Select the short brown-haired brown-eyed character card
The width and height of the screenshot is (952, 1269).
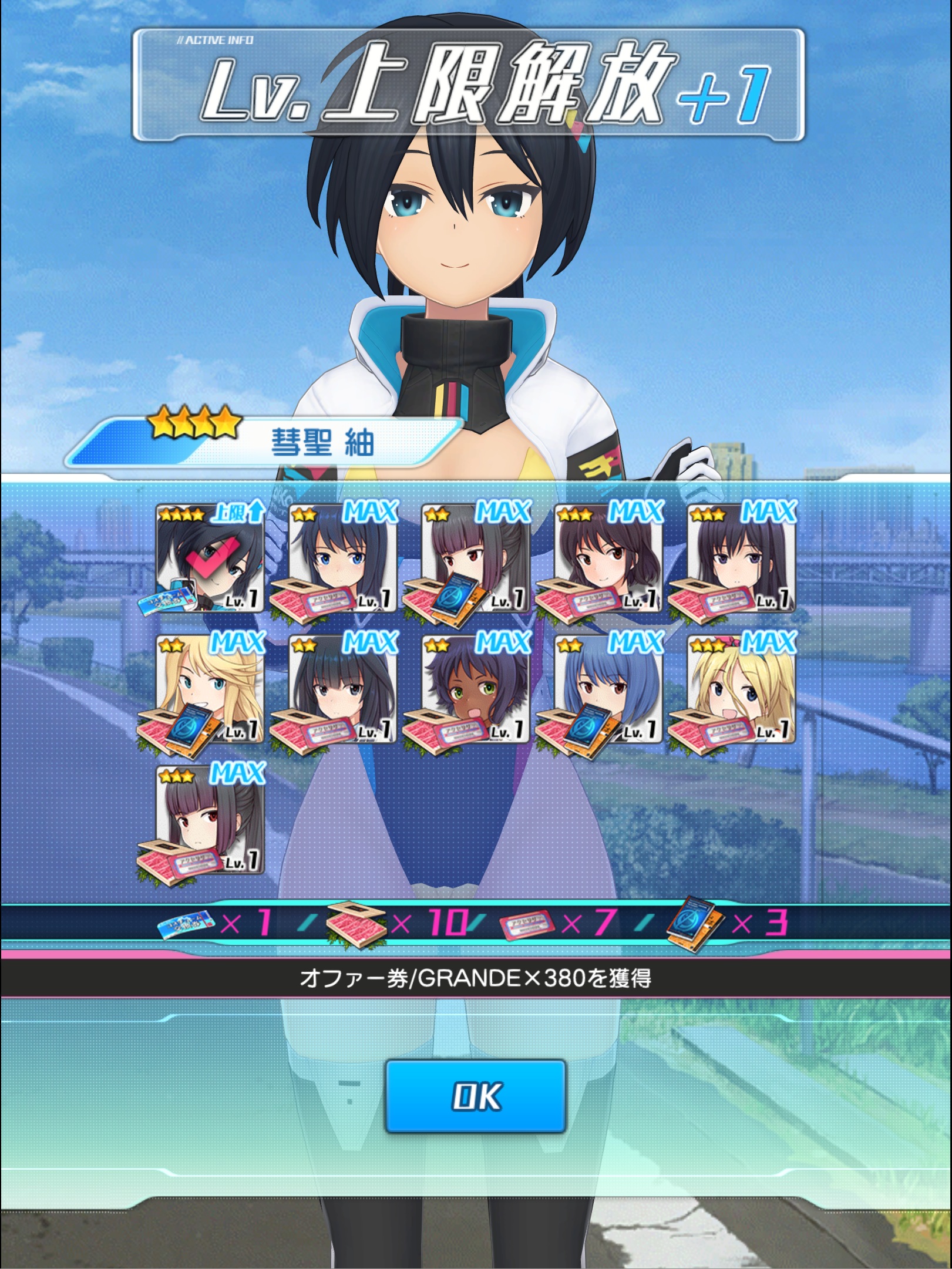point(608,558)
